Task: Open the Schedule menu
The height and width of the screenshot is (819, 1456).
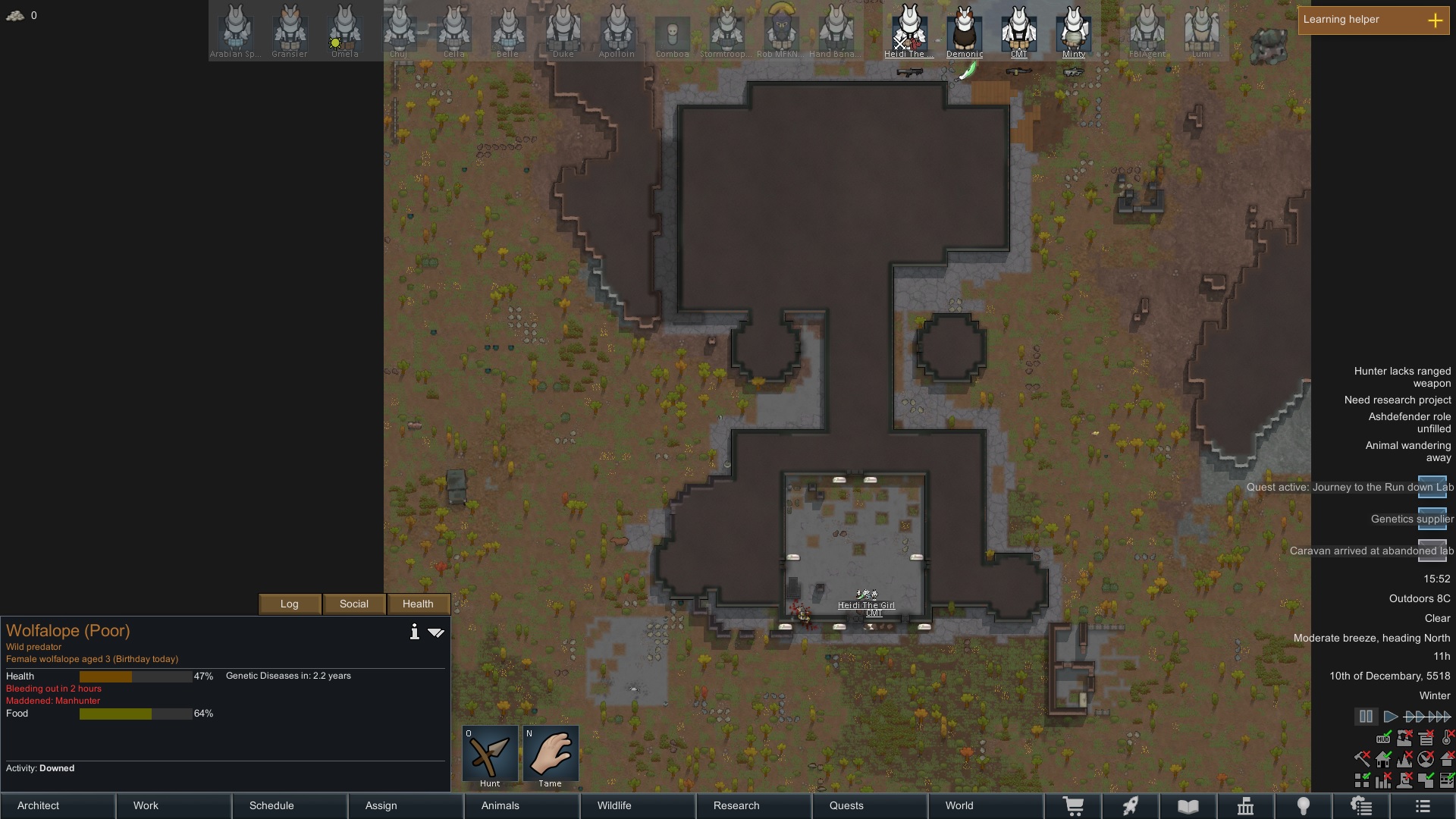Action: pos(271,805)
